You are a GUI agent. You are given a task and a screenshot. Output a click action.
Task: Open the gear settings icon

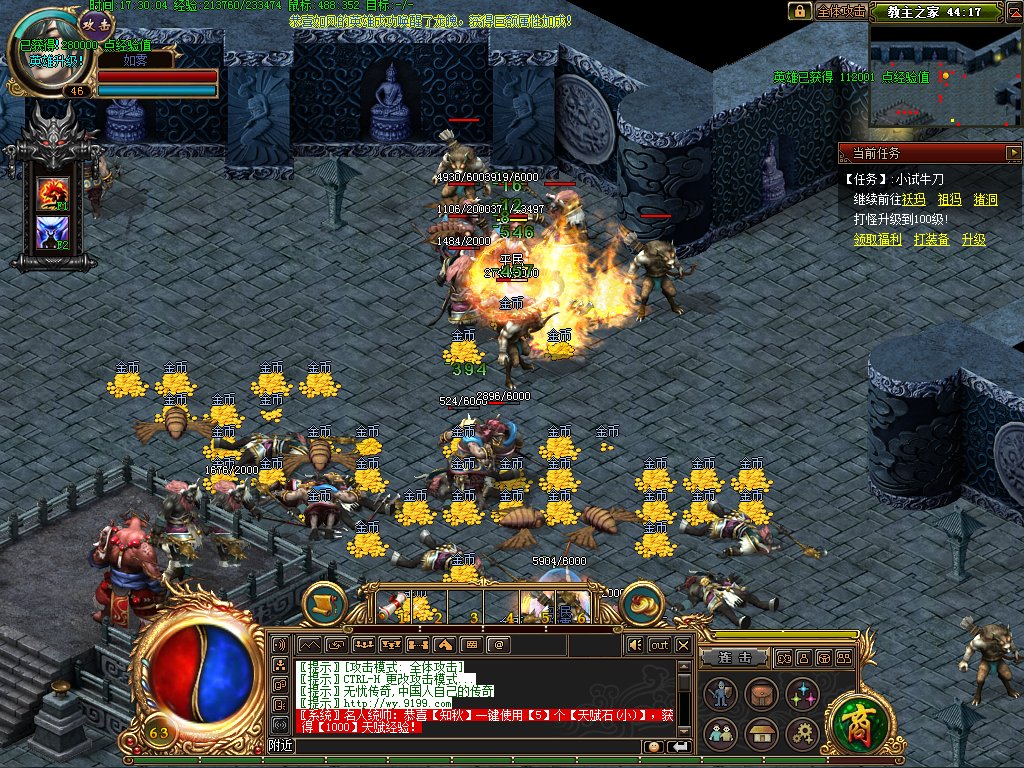[802, 733]
